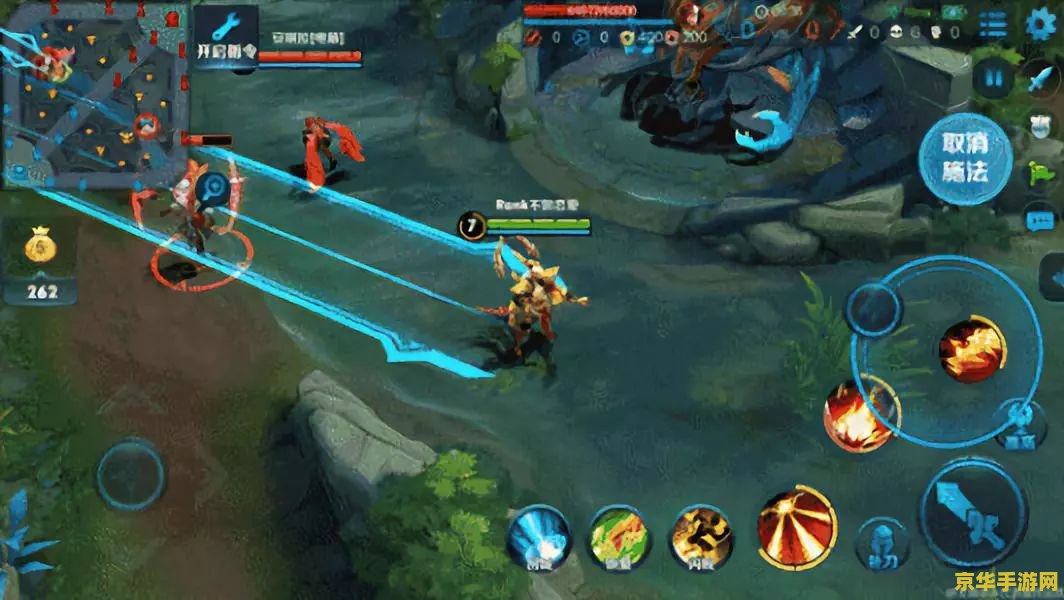
Task: Open the quick chat bubble
Action: point(1040,218)
